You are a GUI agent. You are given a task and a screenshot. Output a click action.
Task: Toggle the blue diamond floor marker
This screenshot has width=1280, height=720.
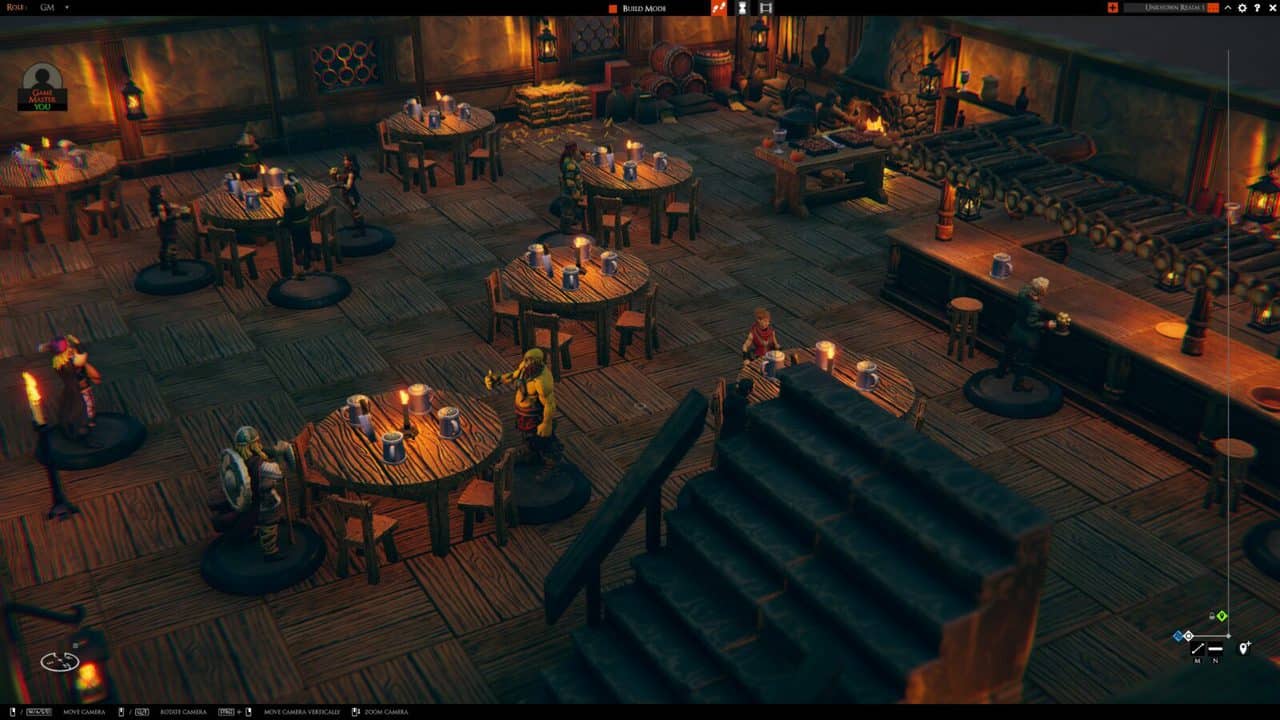click(x=1178, y=635)
